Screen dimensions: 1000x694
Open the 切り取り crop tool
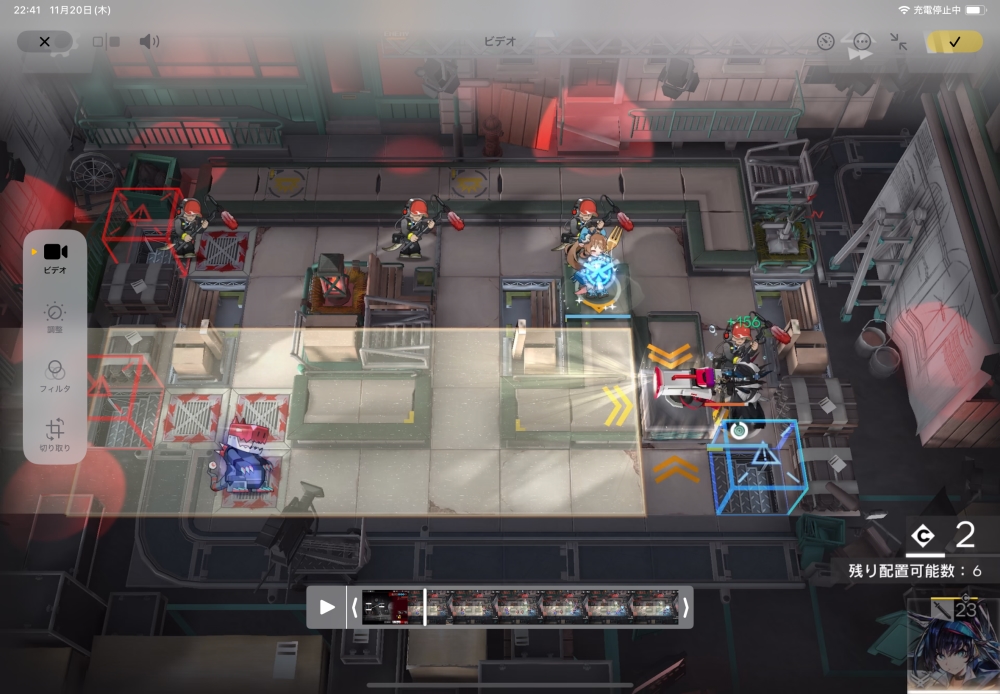tap(55, 434)
